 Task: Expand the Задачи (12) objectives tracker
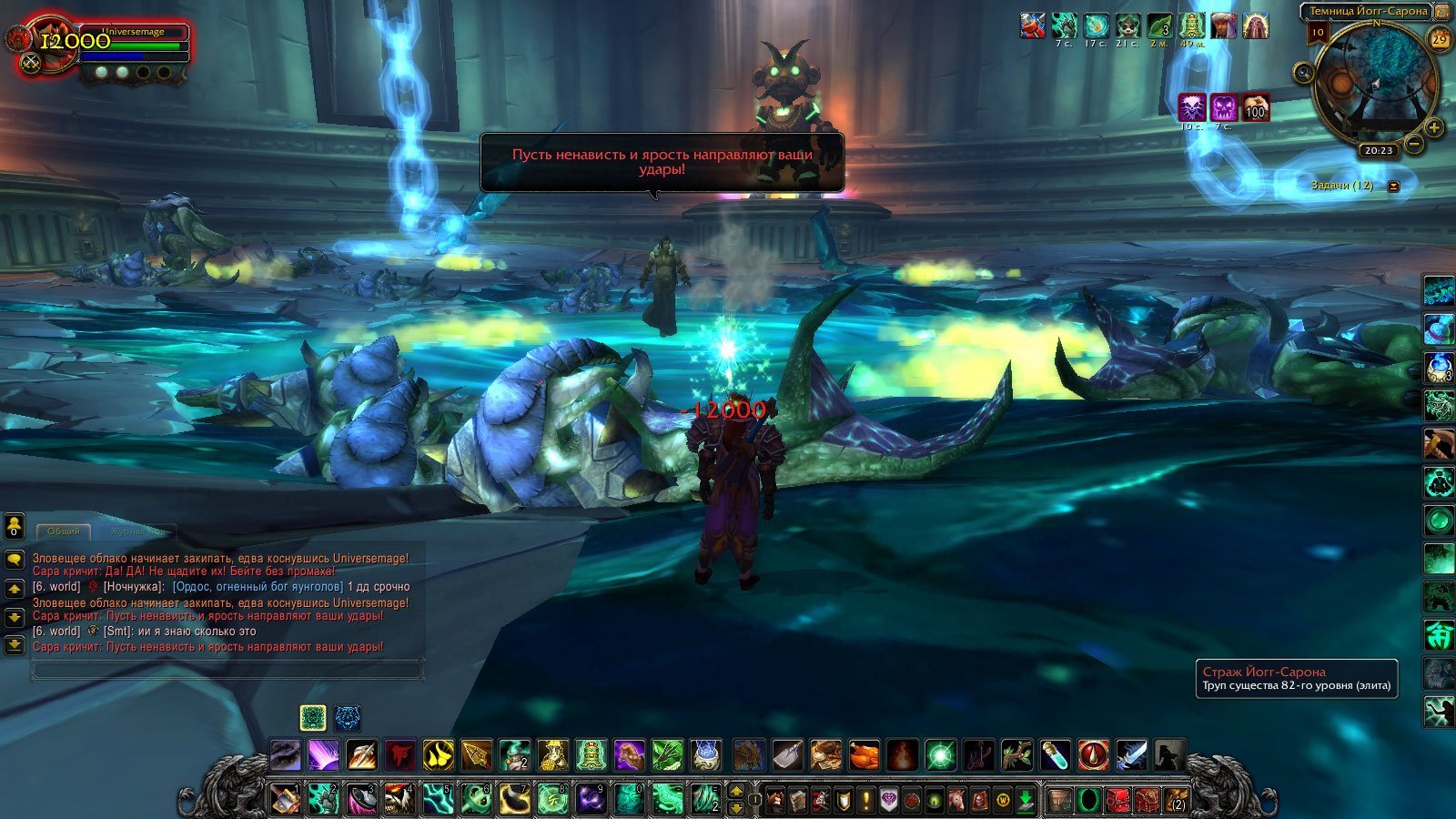pyautogui.click(x=1393, y=186)
